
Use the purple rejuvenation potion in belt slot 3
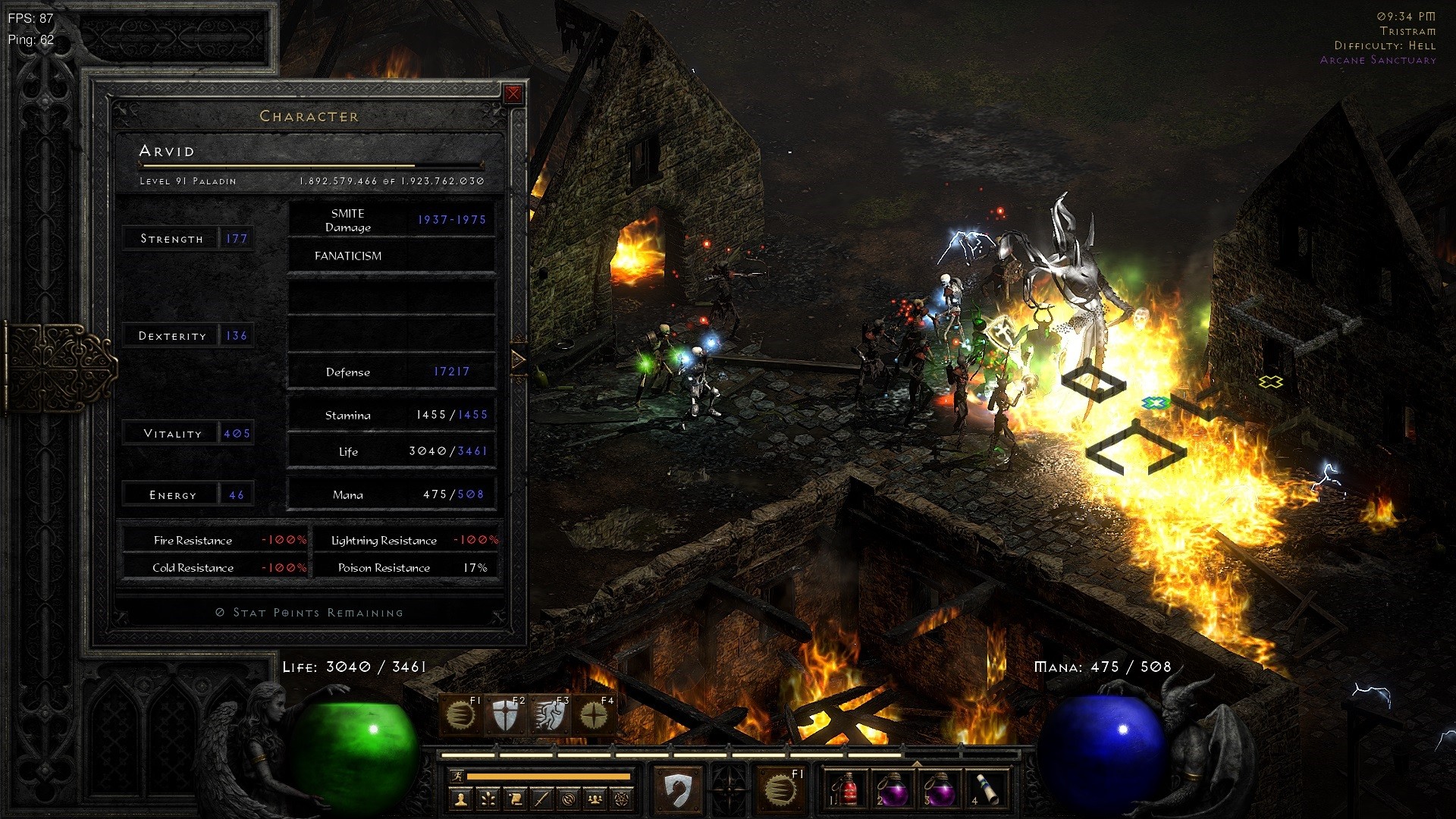click(939, 790)
